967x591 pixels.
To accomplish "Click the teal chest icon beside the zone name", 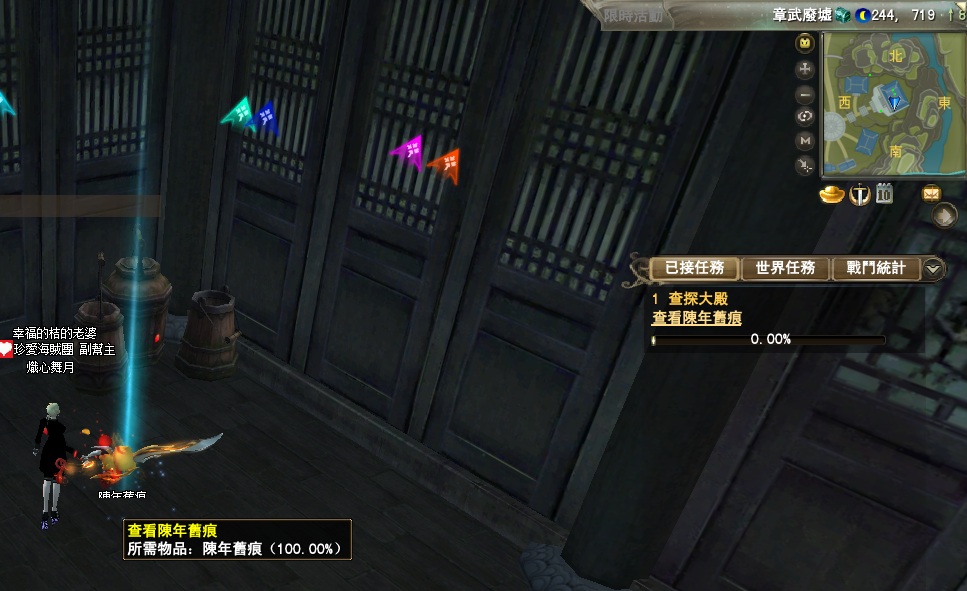I will 841,15.
